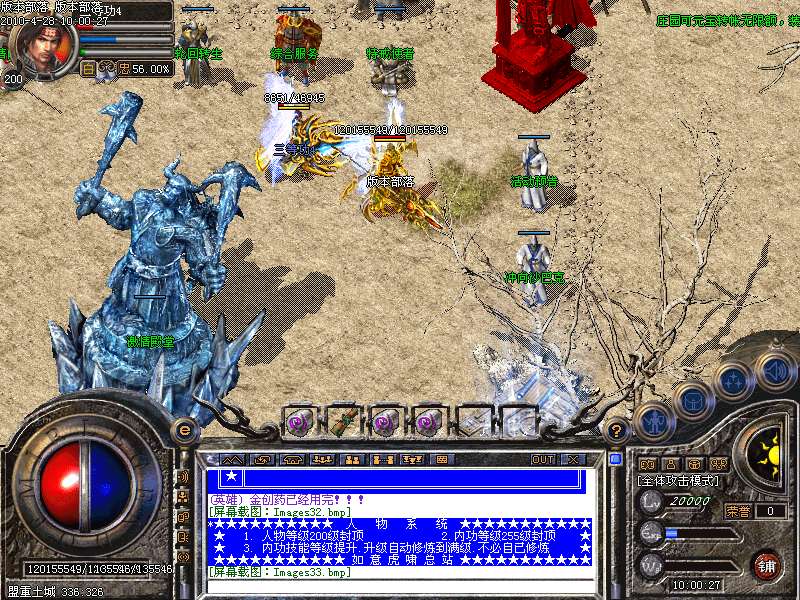Image resolution: width=800 pixels, height=600 pixels.
Task: Open the red 铺 shop button
Action: click(x=766, y=564)
